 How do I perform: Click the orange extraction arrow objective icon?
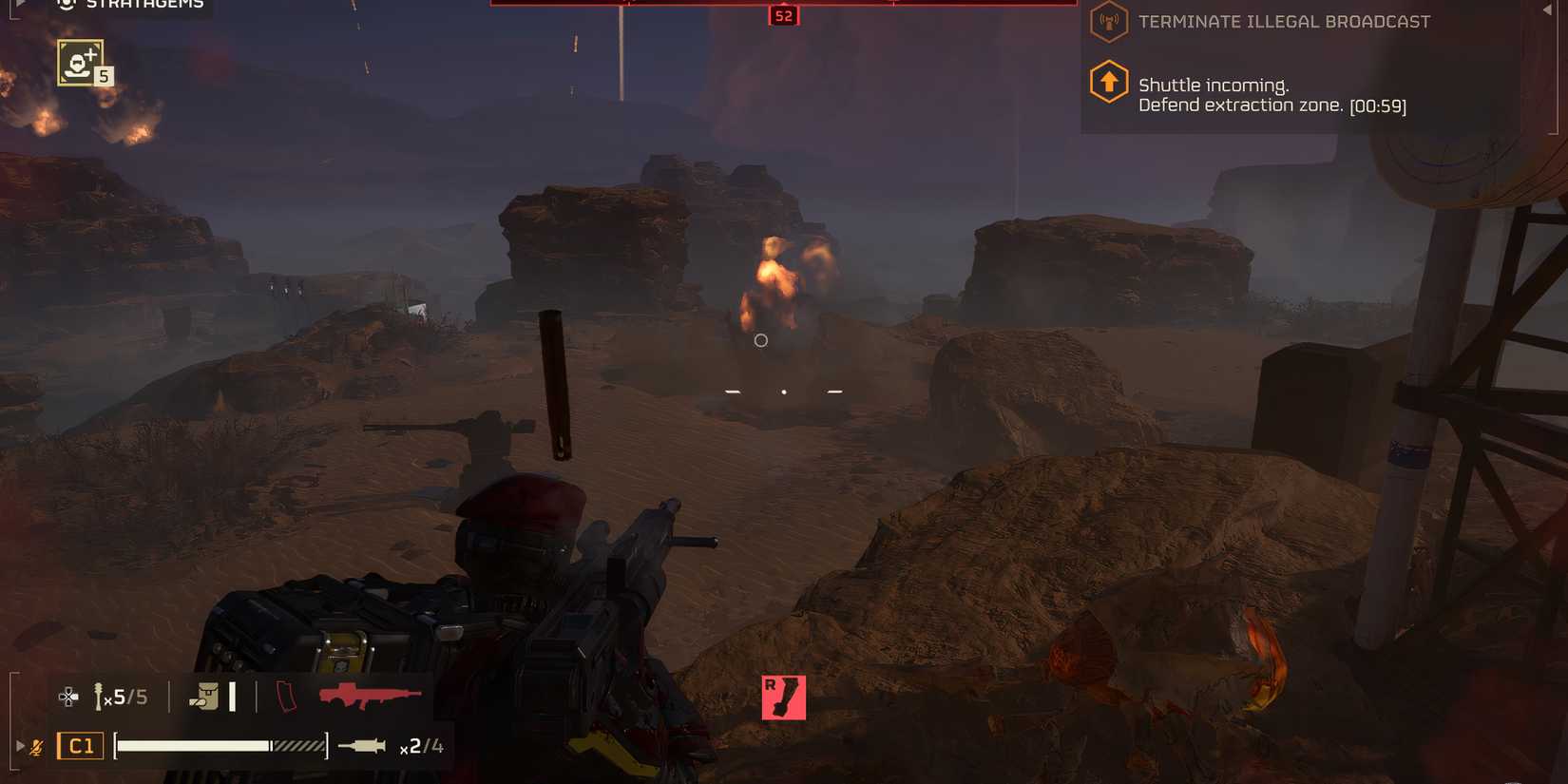click(1108, 81)
